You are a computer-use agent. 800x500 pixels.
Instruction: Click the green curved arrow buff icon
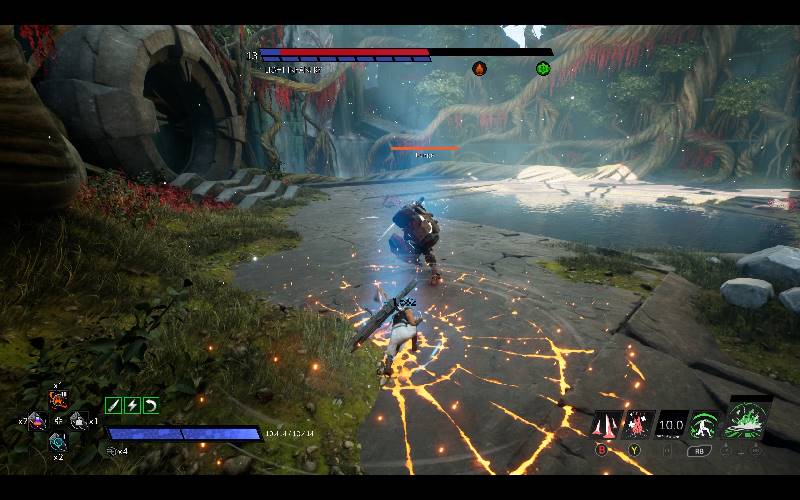click(x=151, y=405)
